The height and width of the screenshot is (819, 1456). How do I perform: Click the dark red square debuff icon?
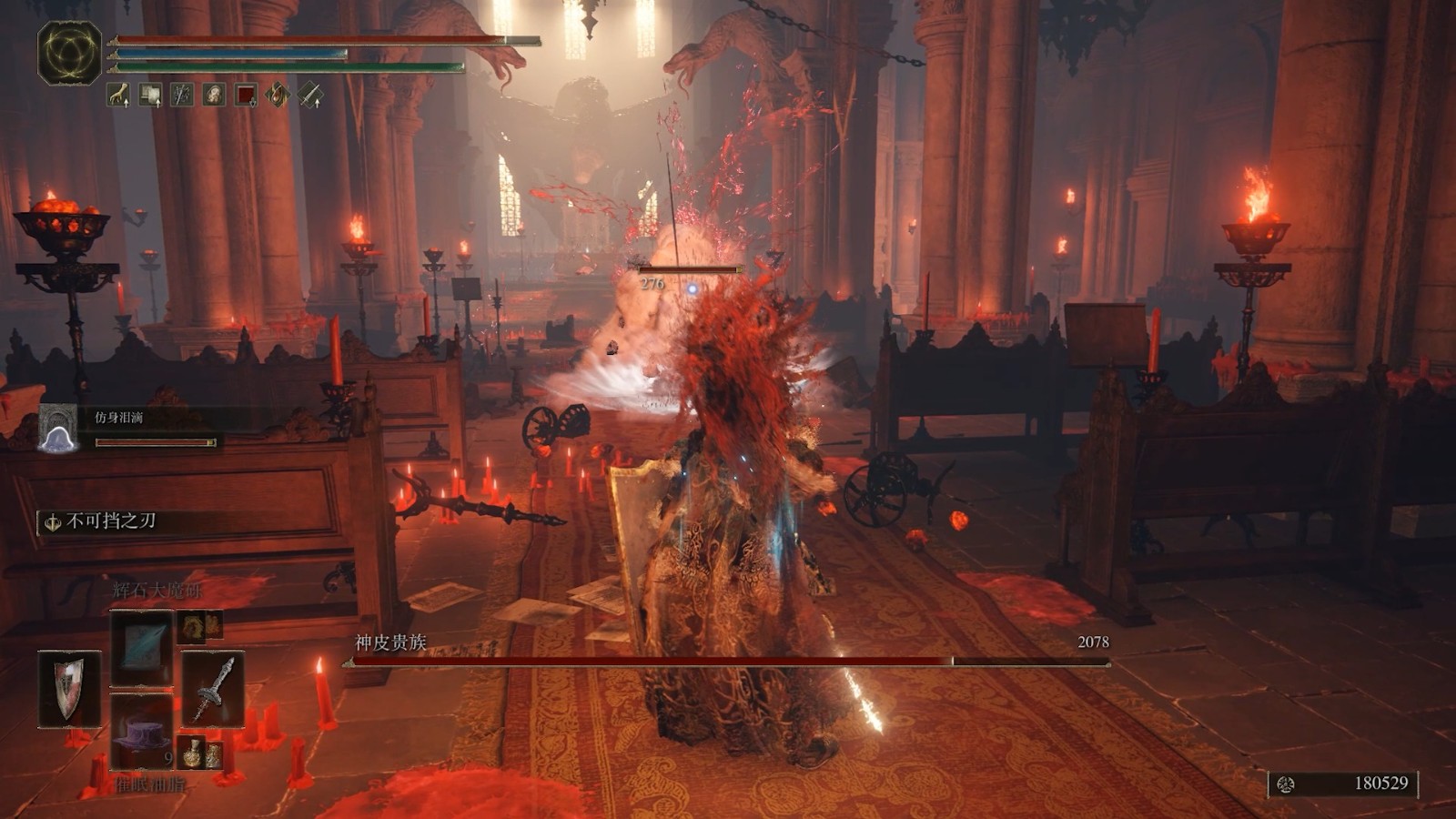(246, 94)
